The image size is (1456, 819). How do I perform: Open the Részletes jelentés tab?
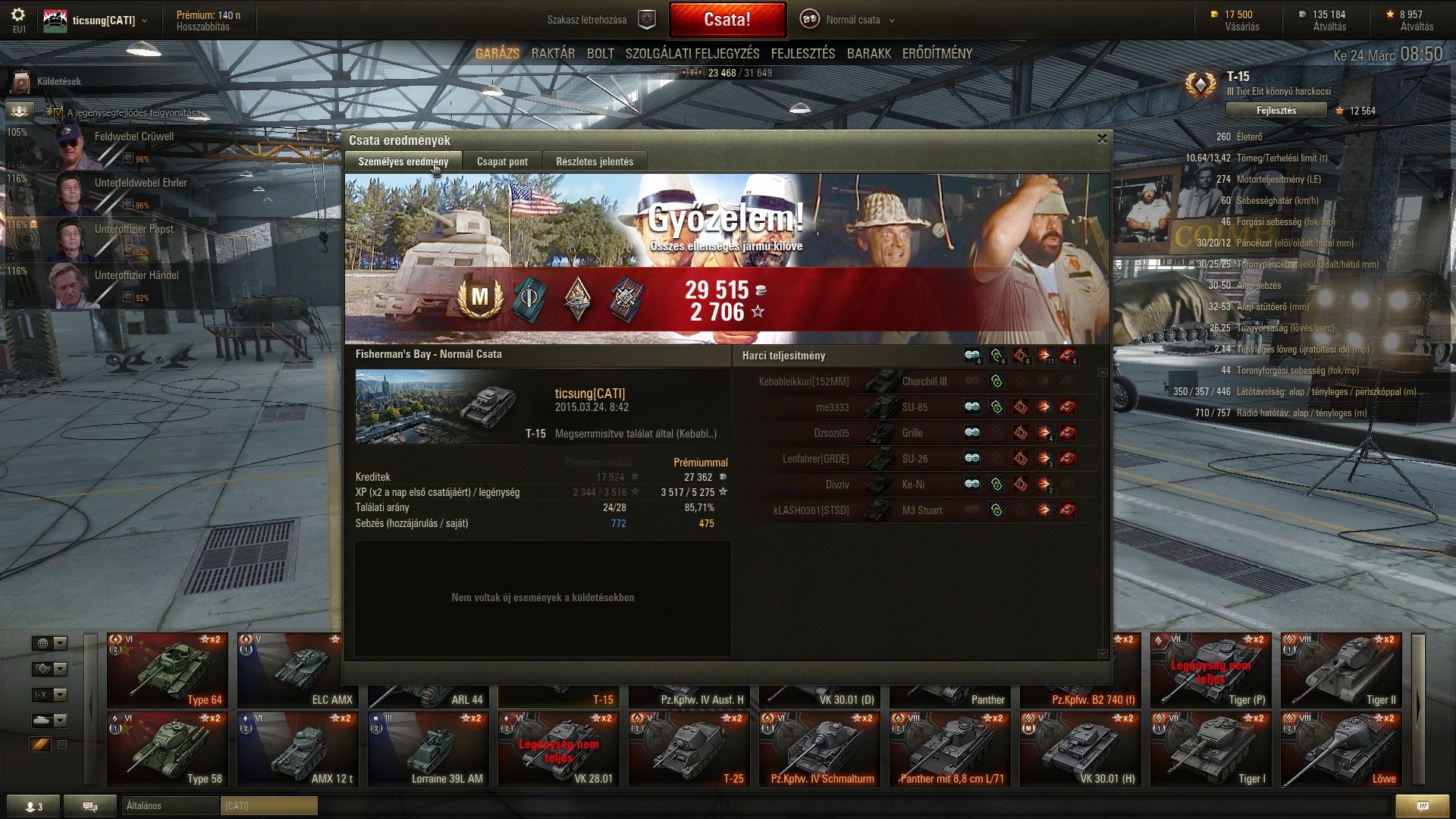click(x=595, y=162)
